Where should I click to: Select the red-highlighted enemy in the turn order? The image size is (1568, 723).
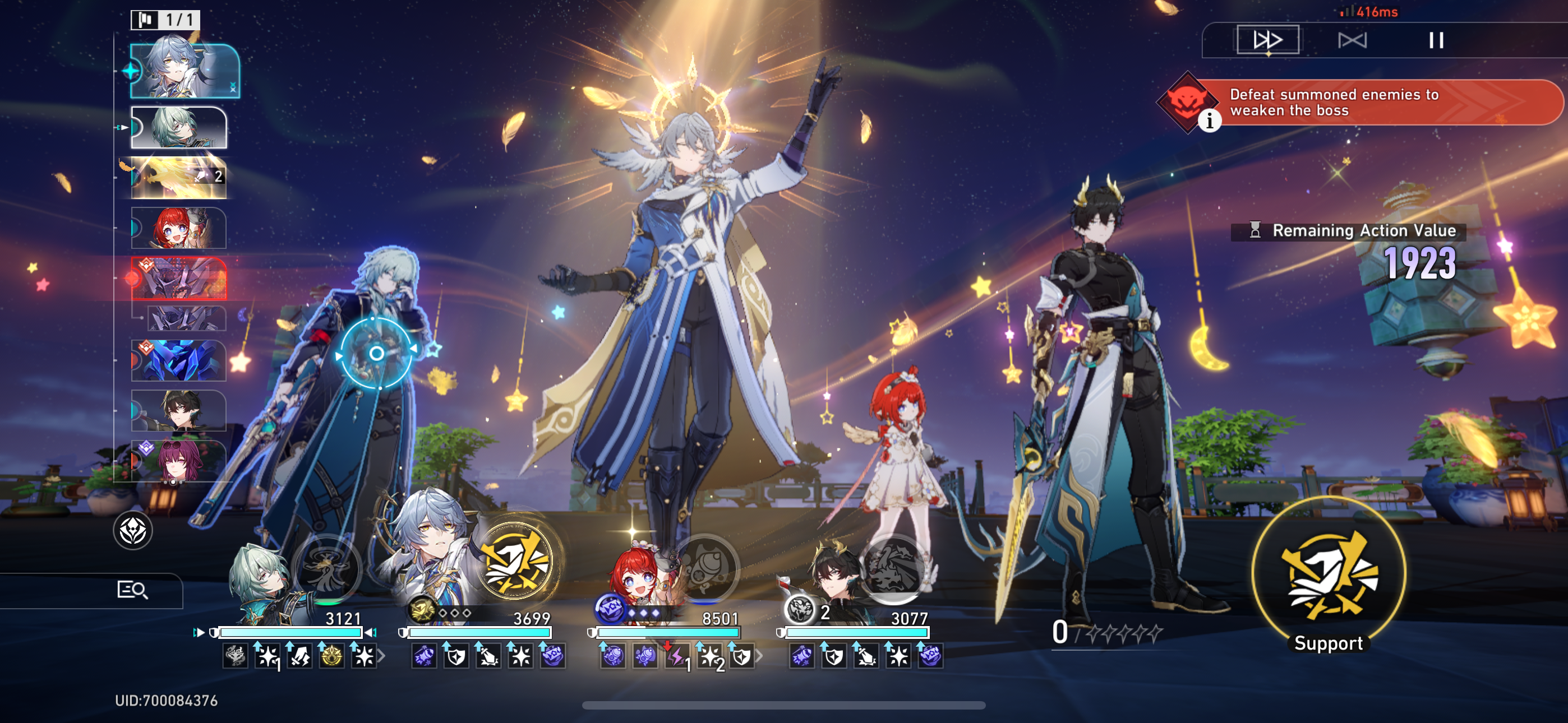click(x=179, y=279)
